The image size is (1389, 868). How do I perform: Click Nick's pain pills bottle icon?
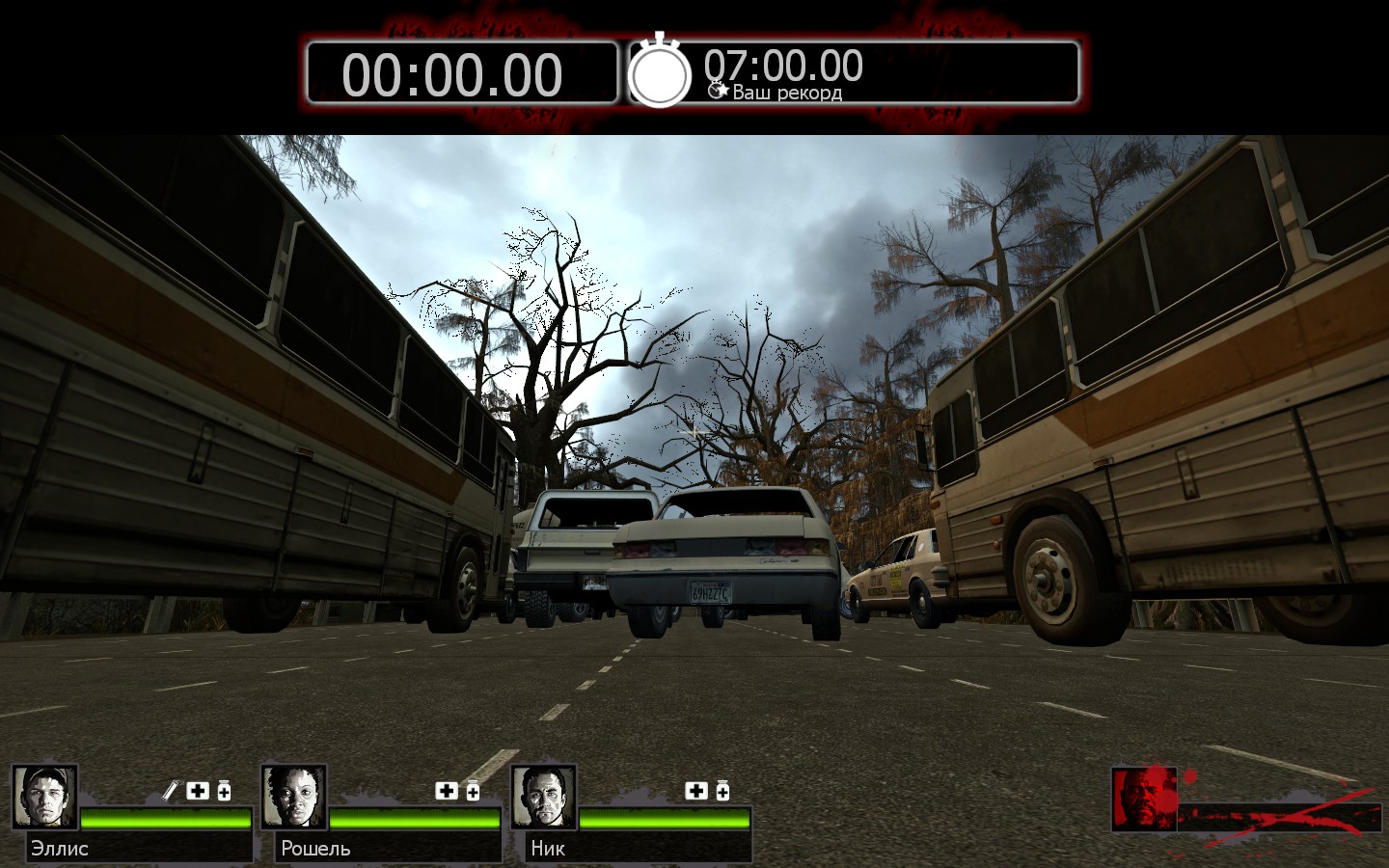click(x=722, y=791)
